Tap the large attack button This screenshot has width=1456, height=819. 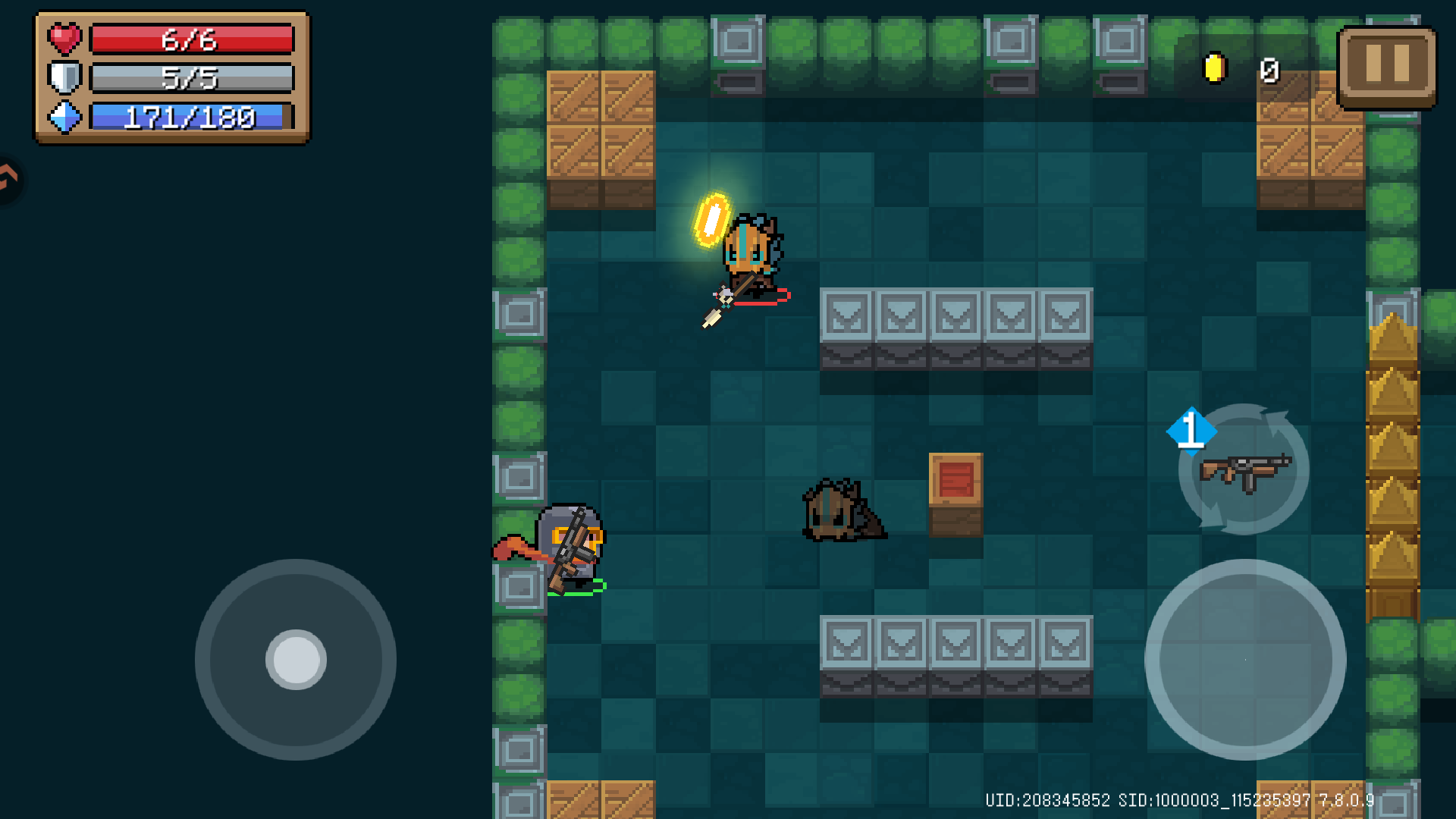coord(1244,660)
